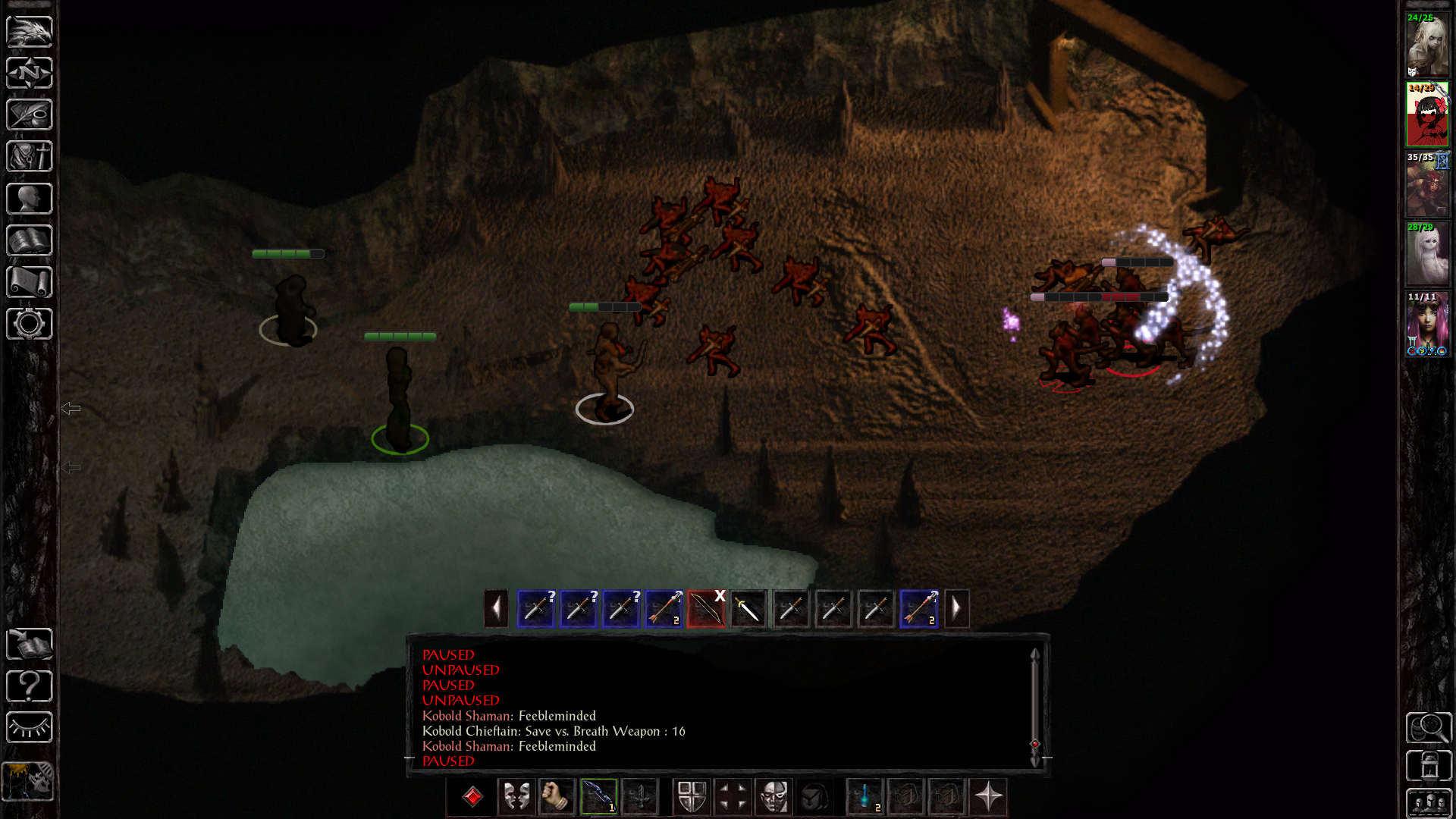Click the magnifying glass zoom button

[1429, 728]
